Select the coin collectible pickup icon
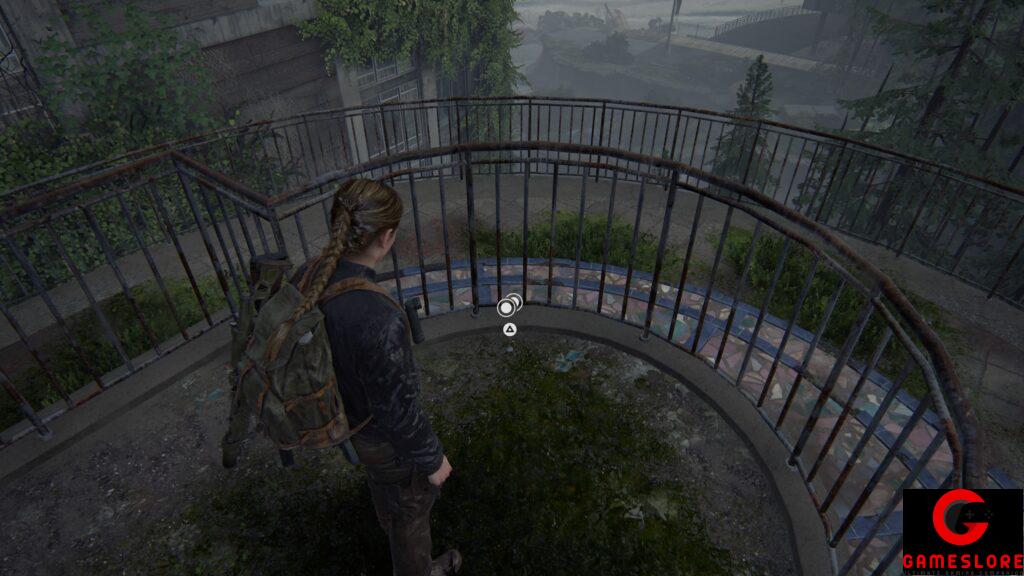This screenshot has height=576, width=1024. (509, 306)
